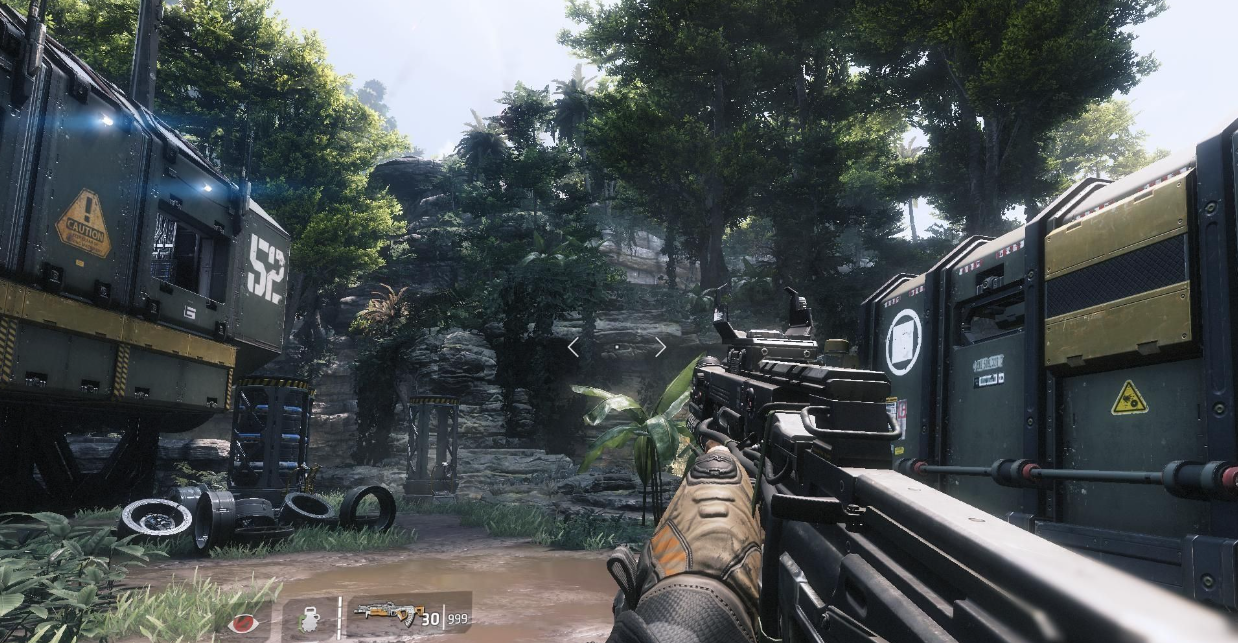
Task: Activate the red eye tactical ability icon
Action: pos(242,622)
